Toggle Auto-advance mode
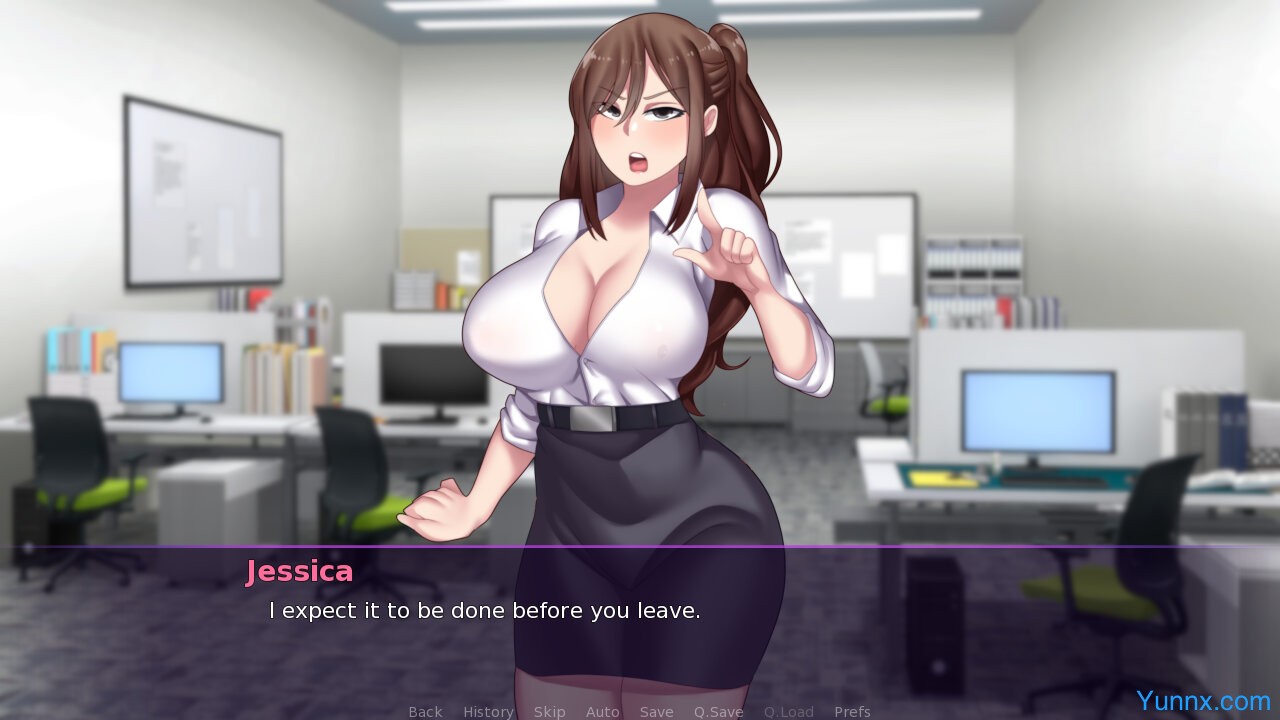 pos(602,711)
